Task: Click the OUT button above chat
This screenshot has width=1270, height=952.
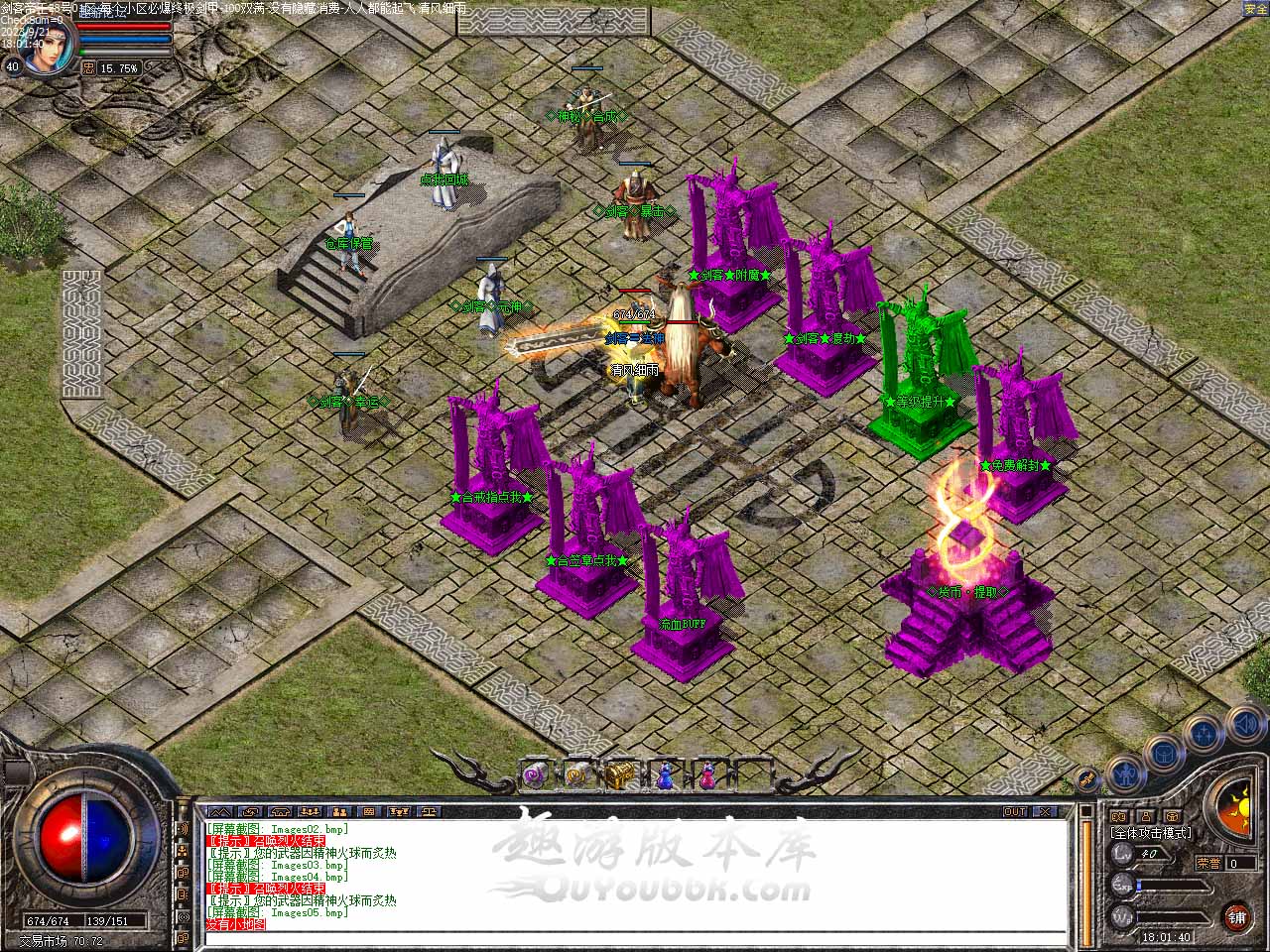Action: tap(1015, 812)
